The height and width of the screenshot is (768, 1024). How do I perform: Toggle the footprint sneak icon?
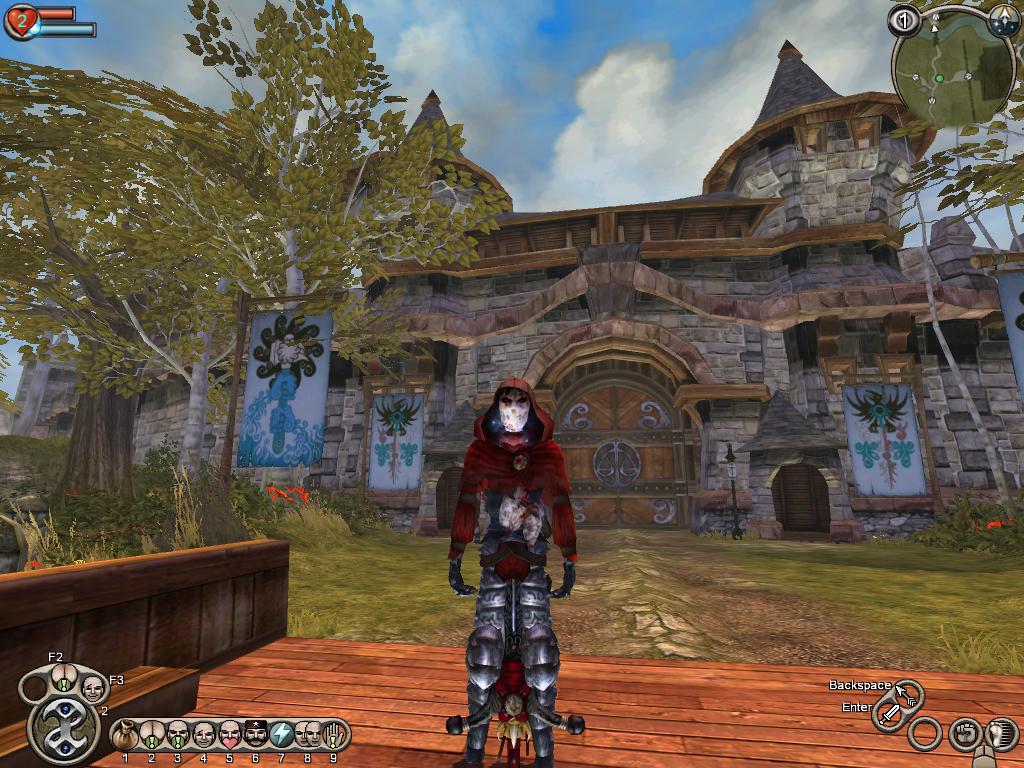1002,733
